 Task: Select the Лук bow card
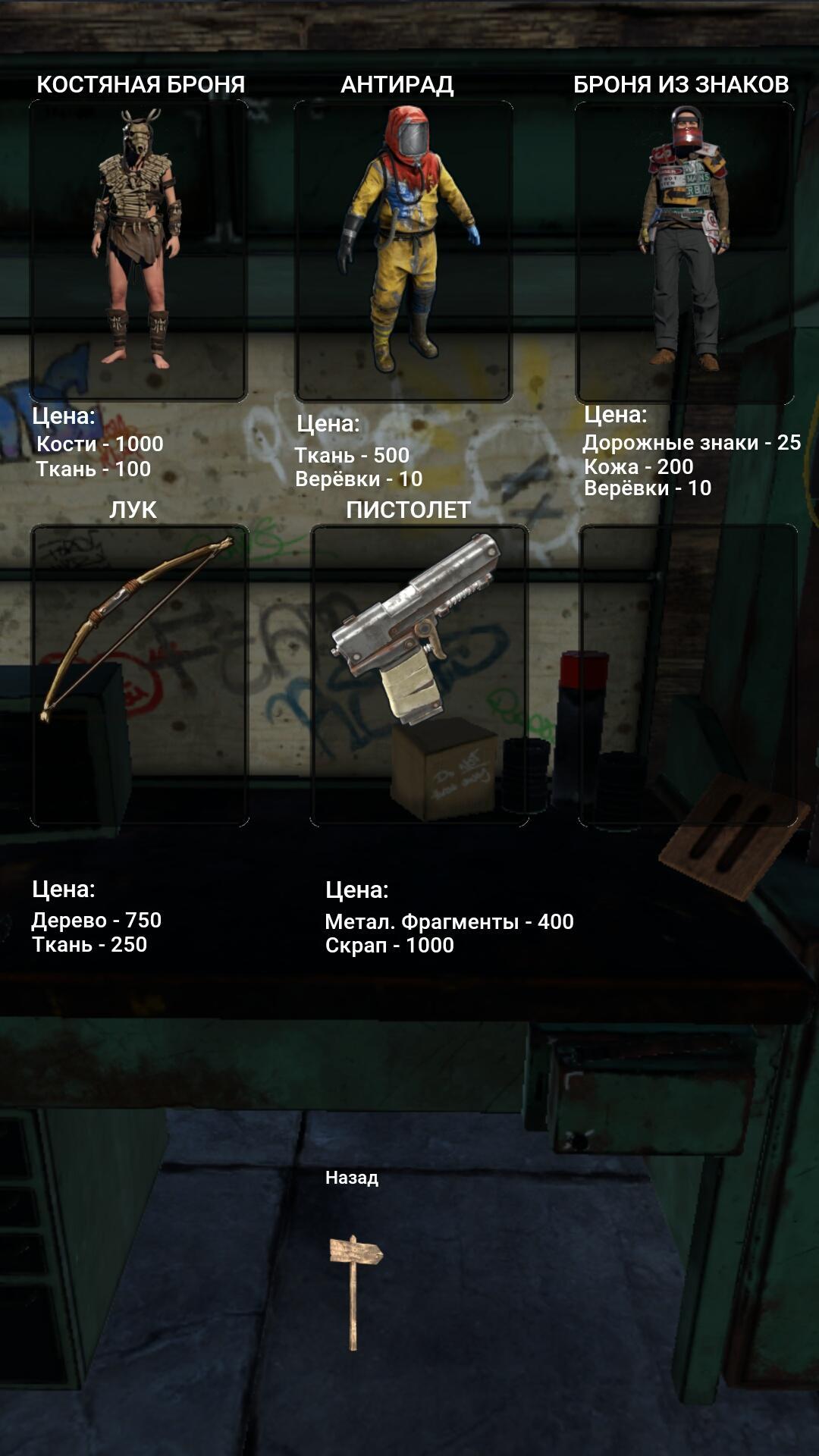tap(140, 675)
